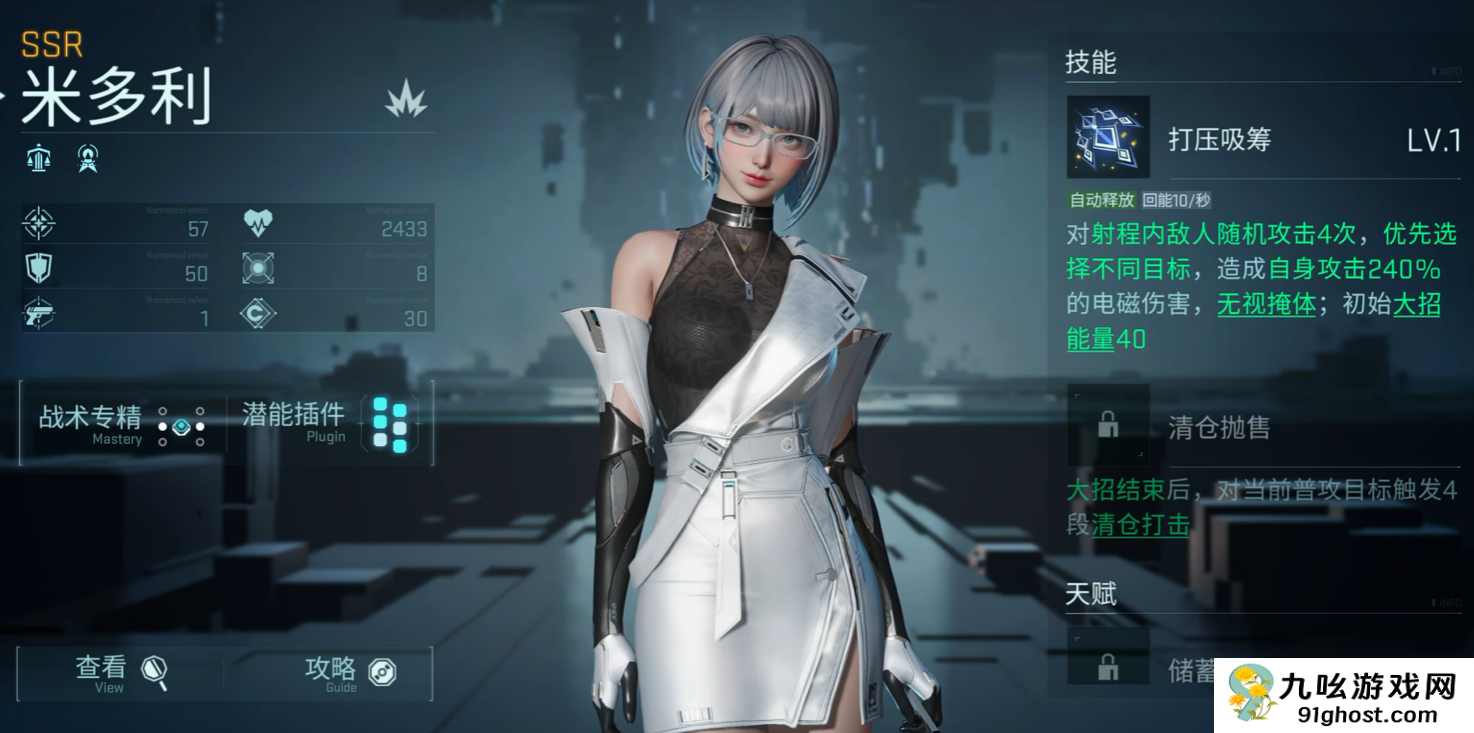Screen dimensions: 1474x733
Task: Select the locked 清仓抛售 skill slot
Action: [1108, 426]
